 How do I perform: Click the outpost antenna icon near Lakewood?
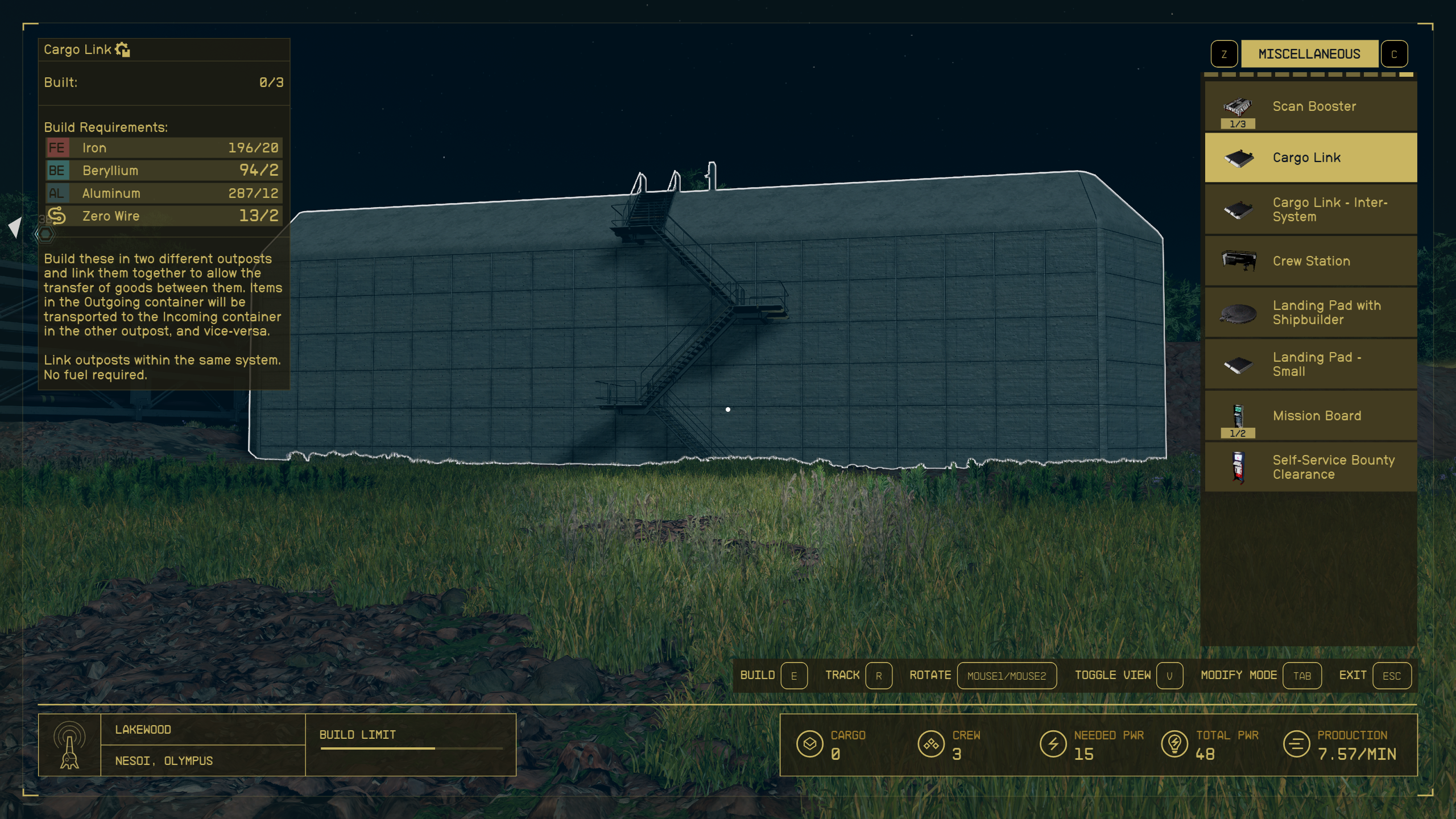68,746
